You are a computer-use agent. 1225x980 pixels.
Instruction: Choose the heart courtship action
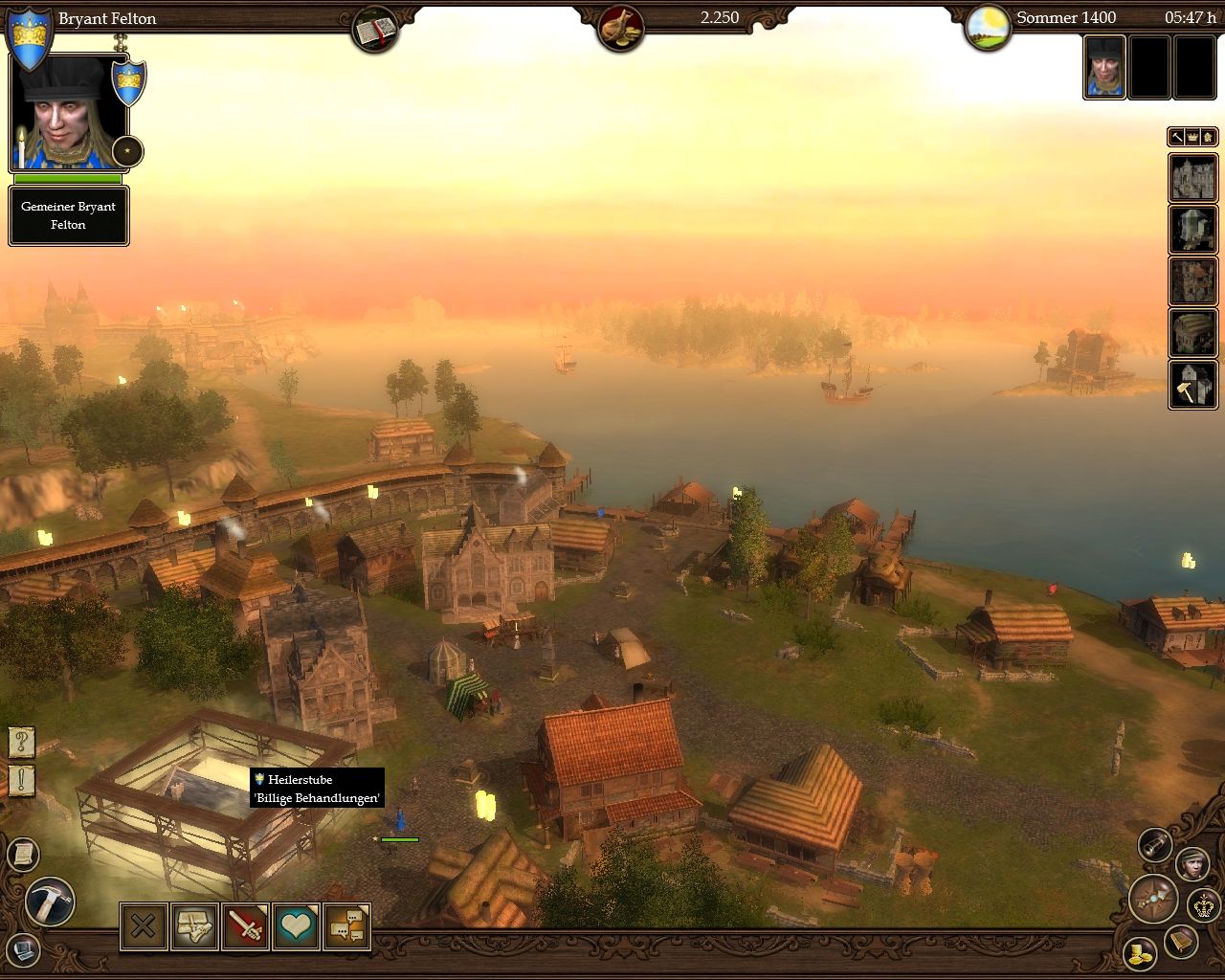pos(296,926)
